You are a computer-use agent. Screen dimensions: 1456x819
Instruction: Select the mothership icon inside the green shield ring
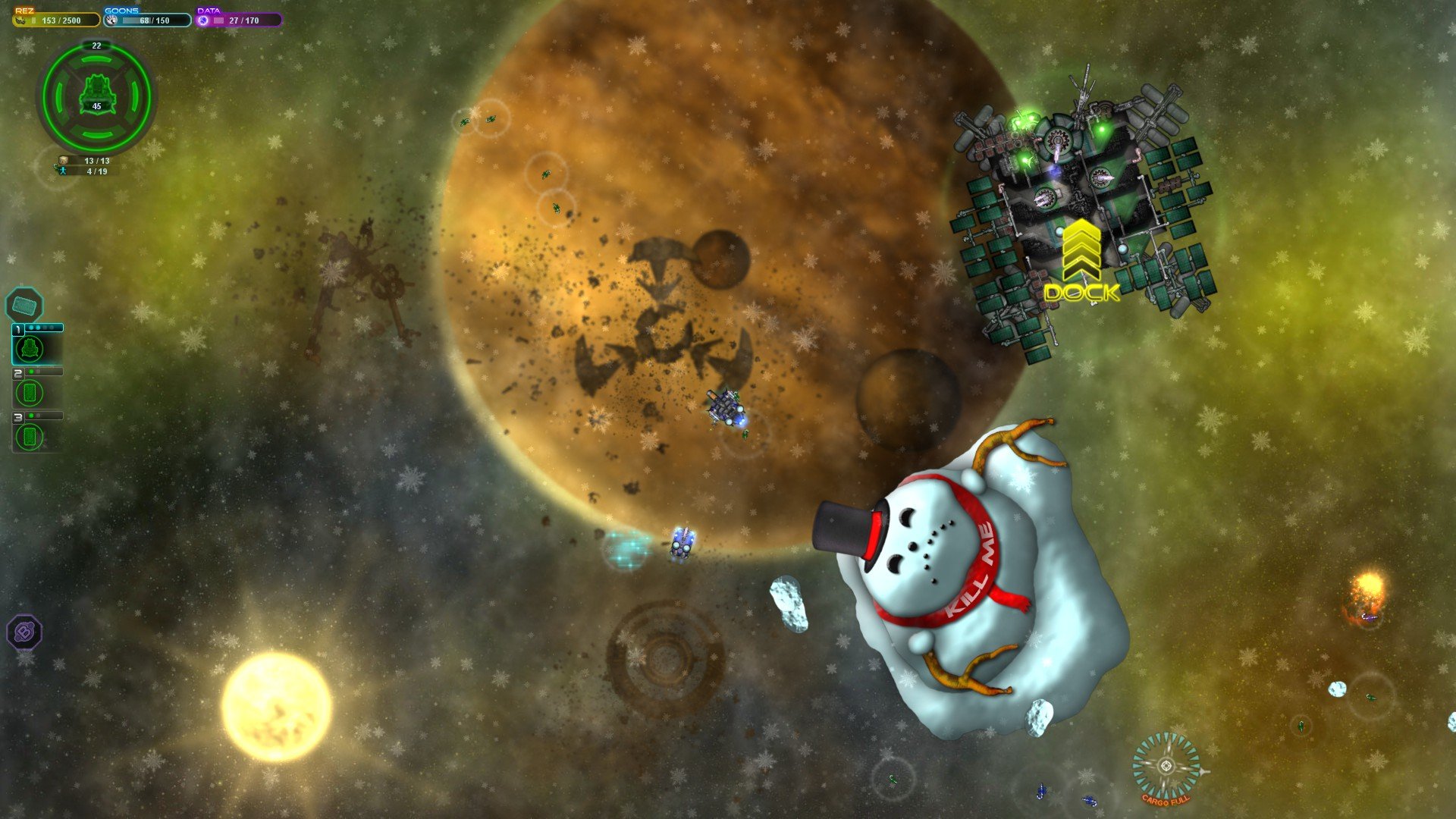tap(97, 95)
